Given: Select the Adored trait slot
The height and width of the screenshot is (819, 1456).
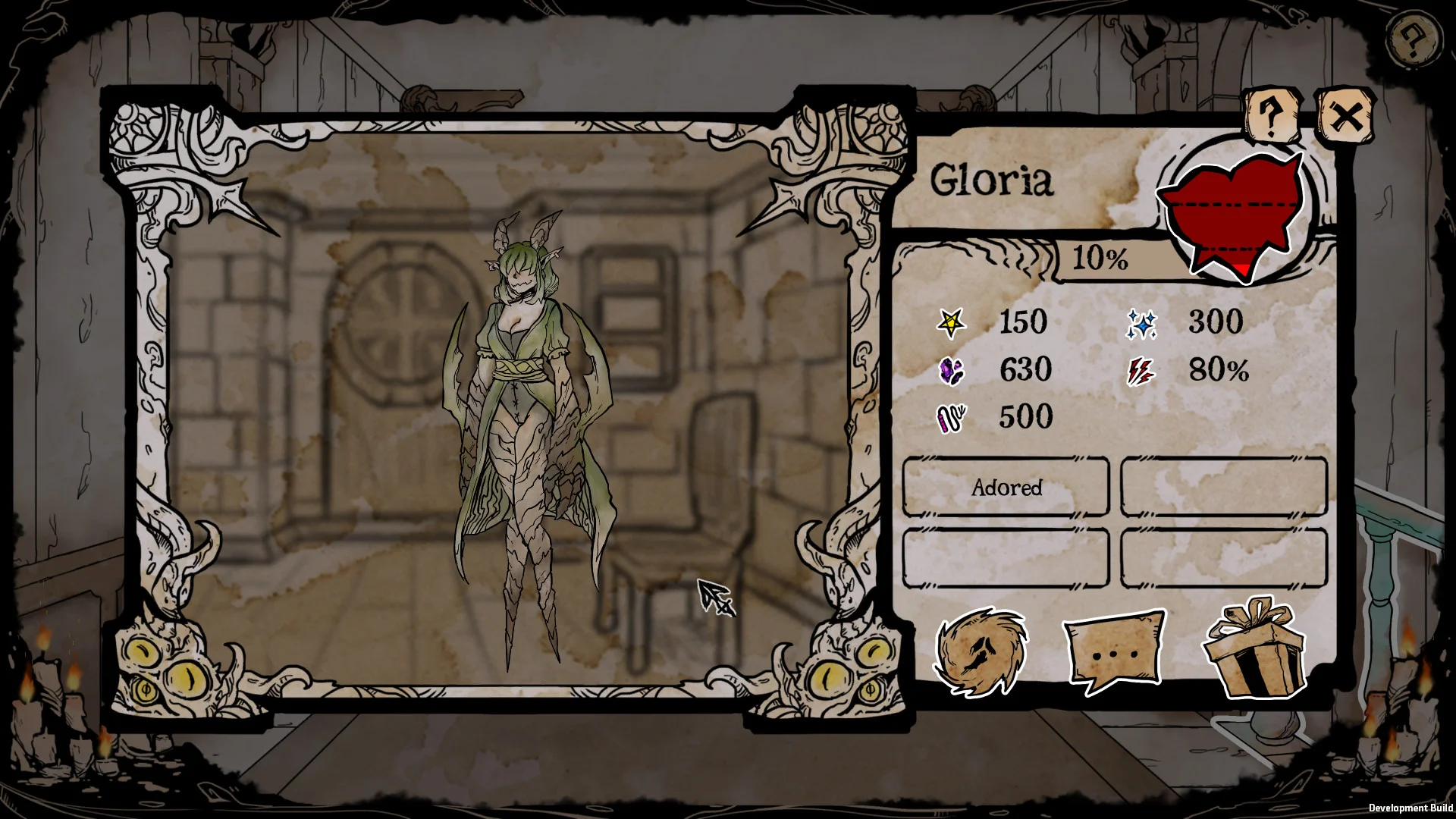Looking at the screenshot, I should click(1006, 487).
